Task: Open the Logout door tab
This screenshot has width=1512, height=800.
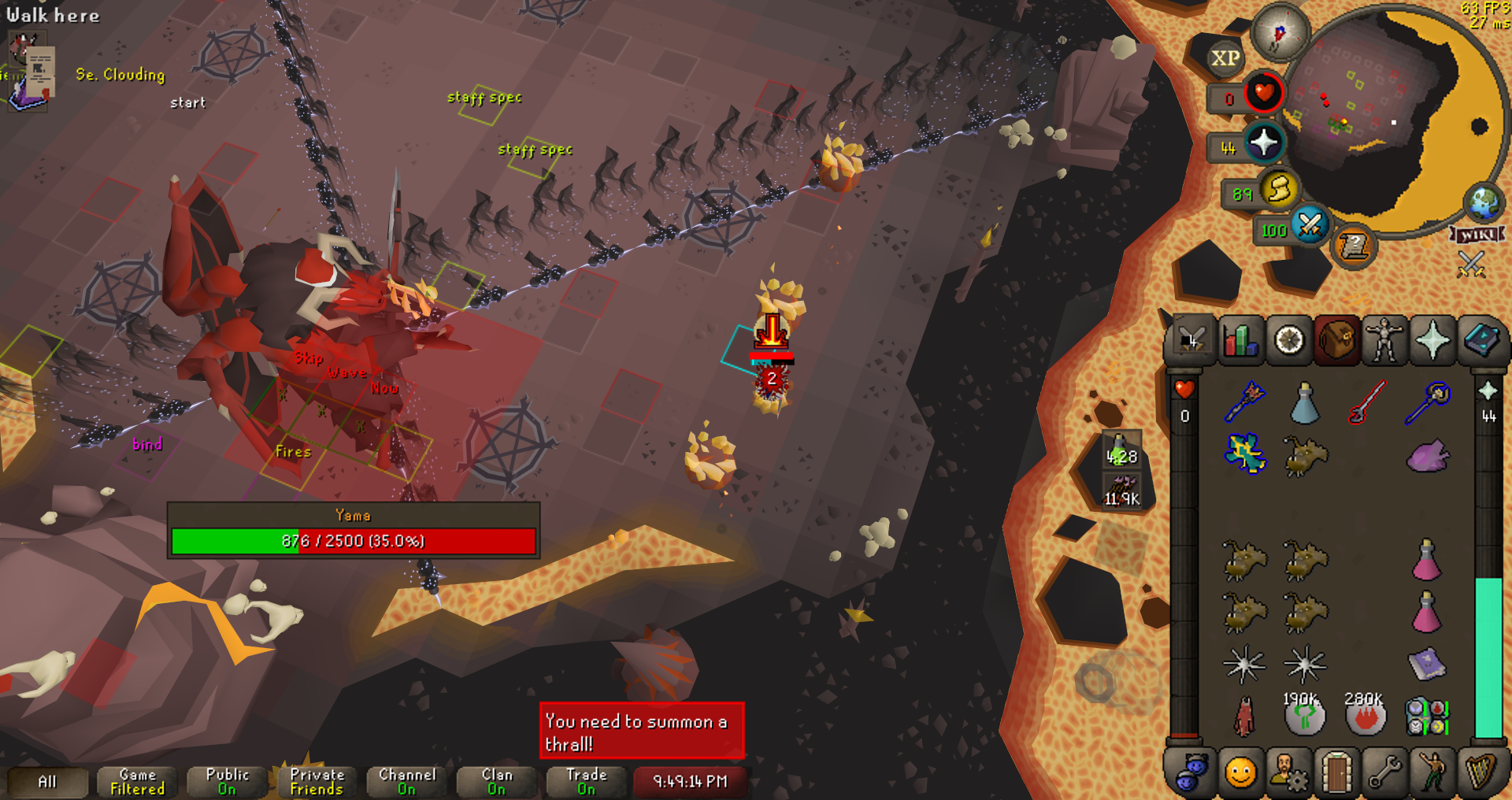Action: (1336, 772)
